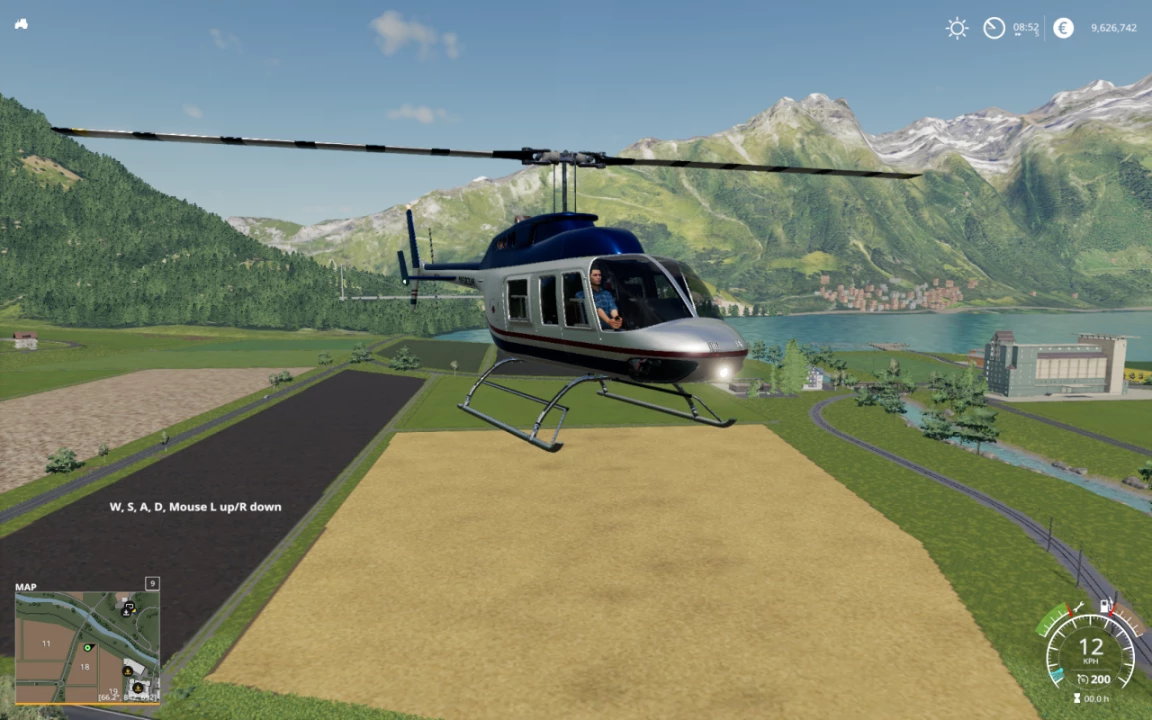Viewport: 1152px width, 720px height.
Task: Open the minimap in the corner
Action: pos(86,646)
